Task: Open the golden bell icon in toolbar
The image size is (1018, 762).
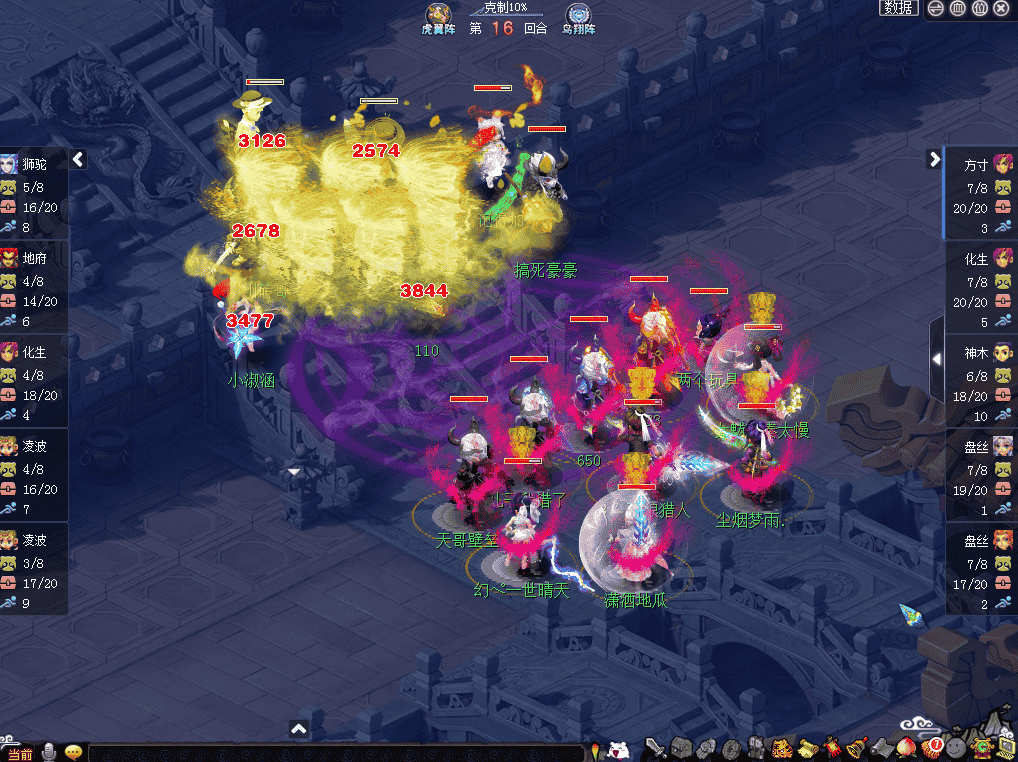Action: point(857,748)
